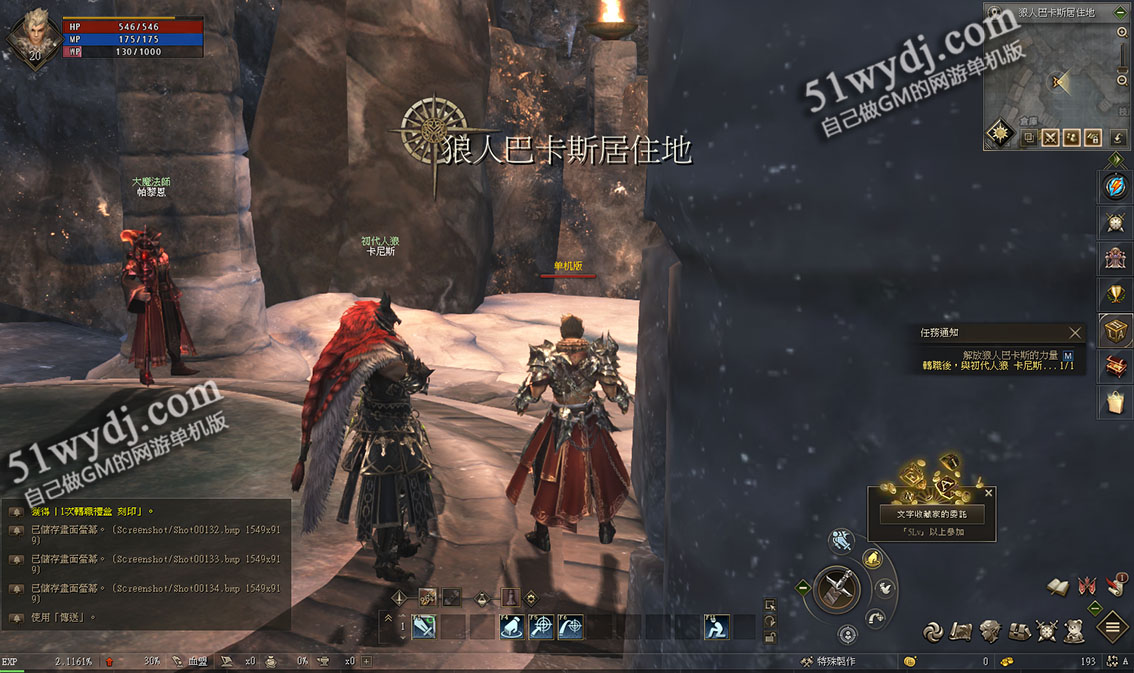
Task: Zoom in the minimap with the plus button
Action: pos(1122,32)
